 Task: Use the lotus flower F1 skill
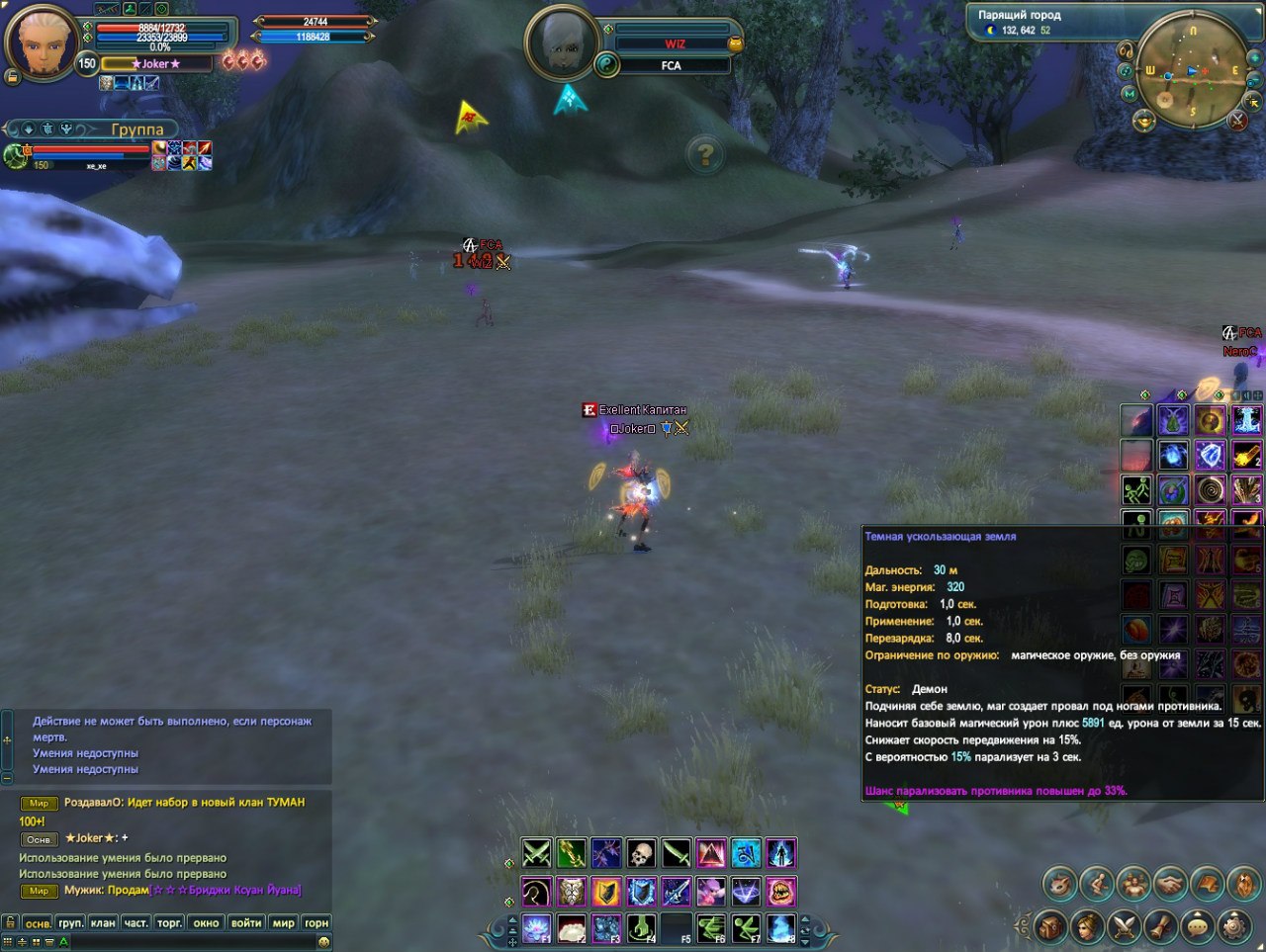(536, 928)
